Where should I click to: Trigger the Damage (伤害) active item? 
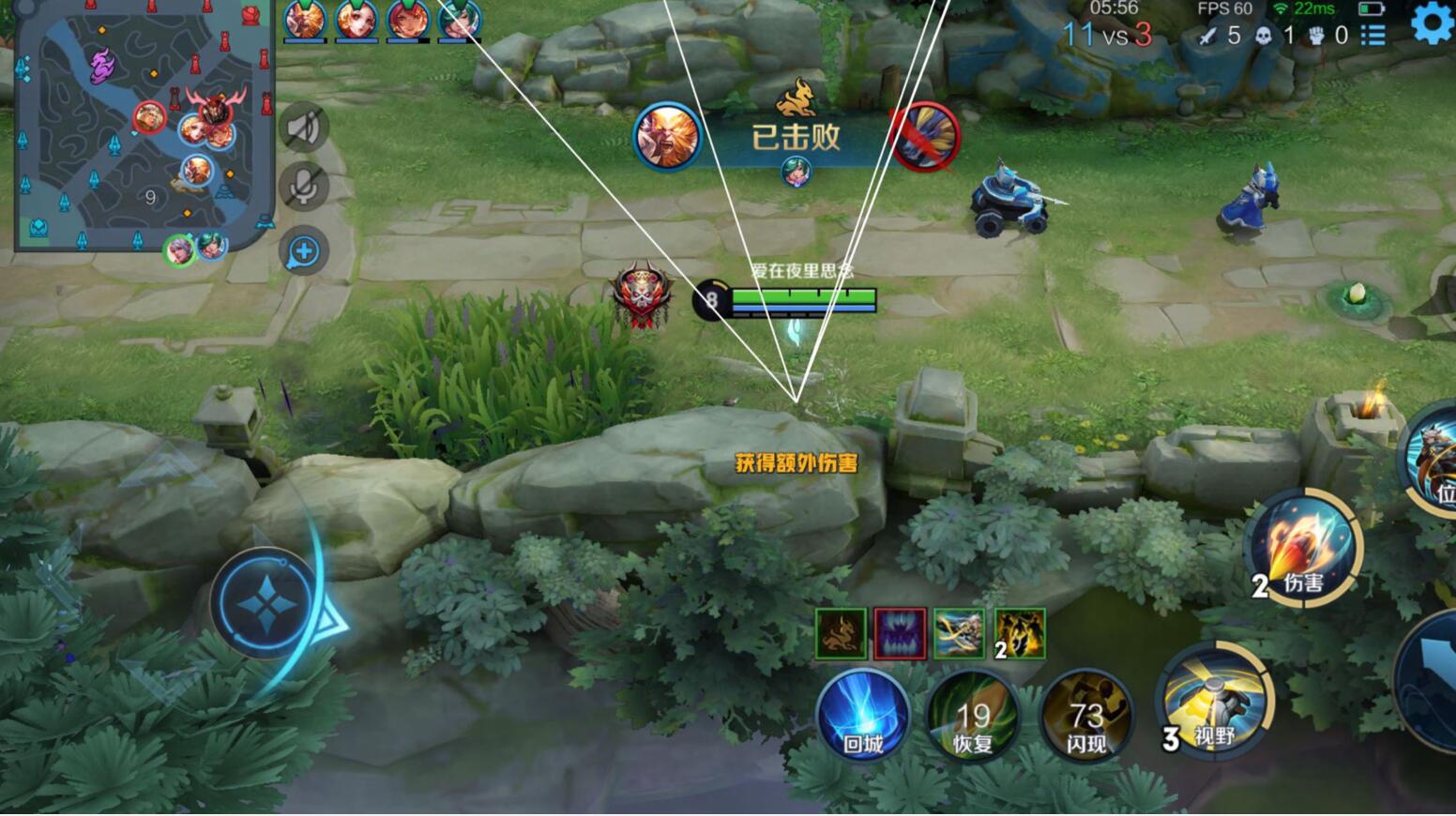tap(1304, 549)
